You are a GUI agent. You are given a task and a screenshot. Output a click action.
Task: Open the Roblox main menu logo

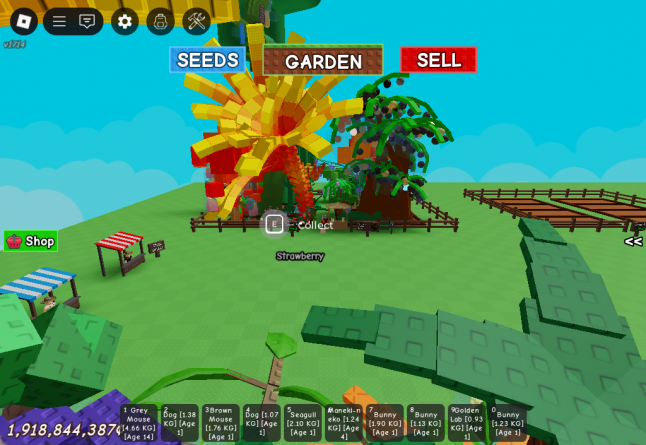point(24,21)
